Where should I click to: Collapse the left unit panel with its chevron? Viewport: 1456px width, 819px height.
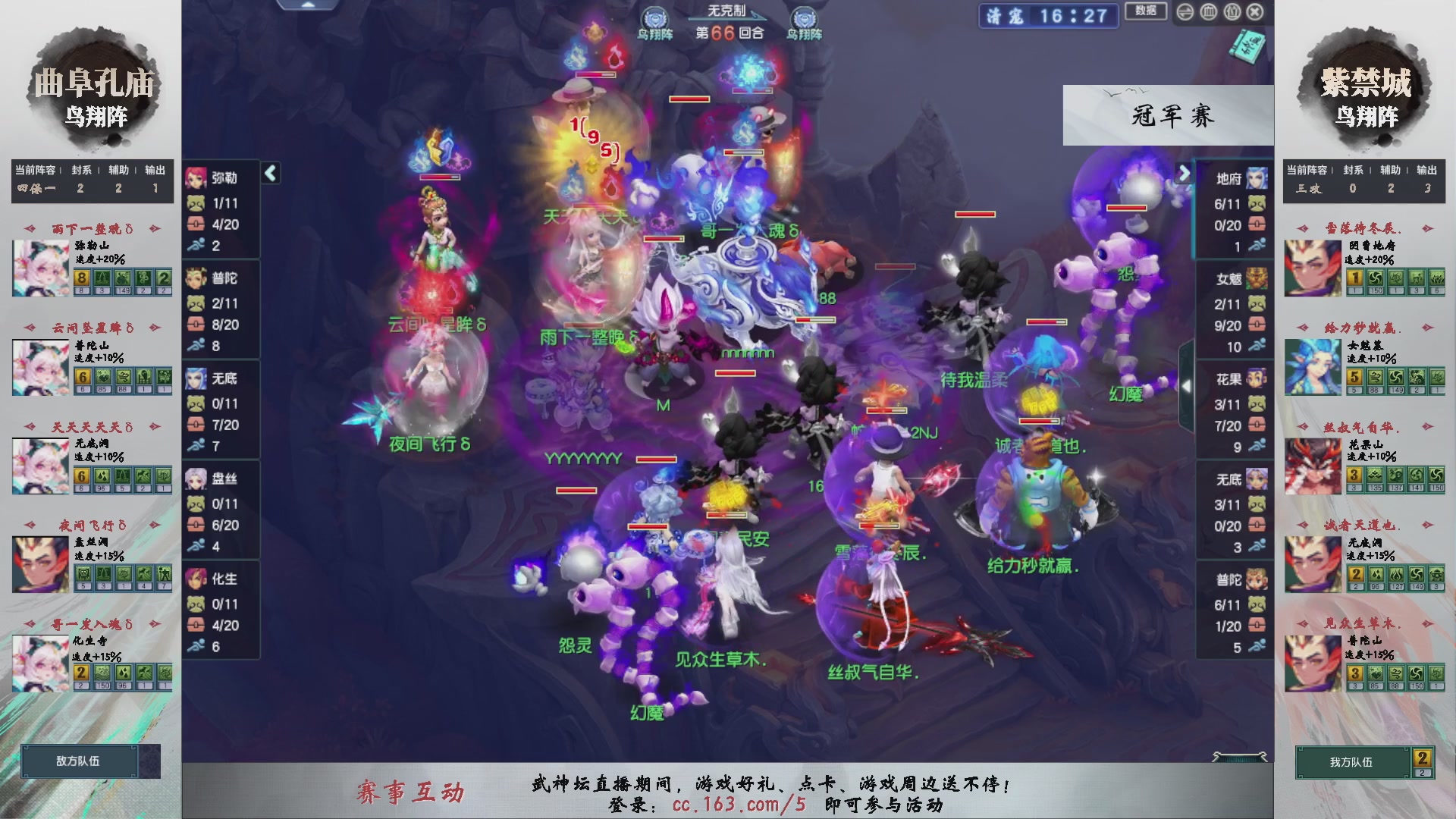coord(269,172)
